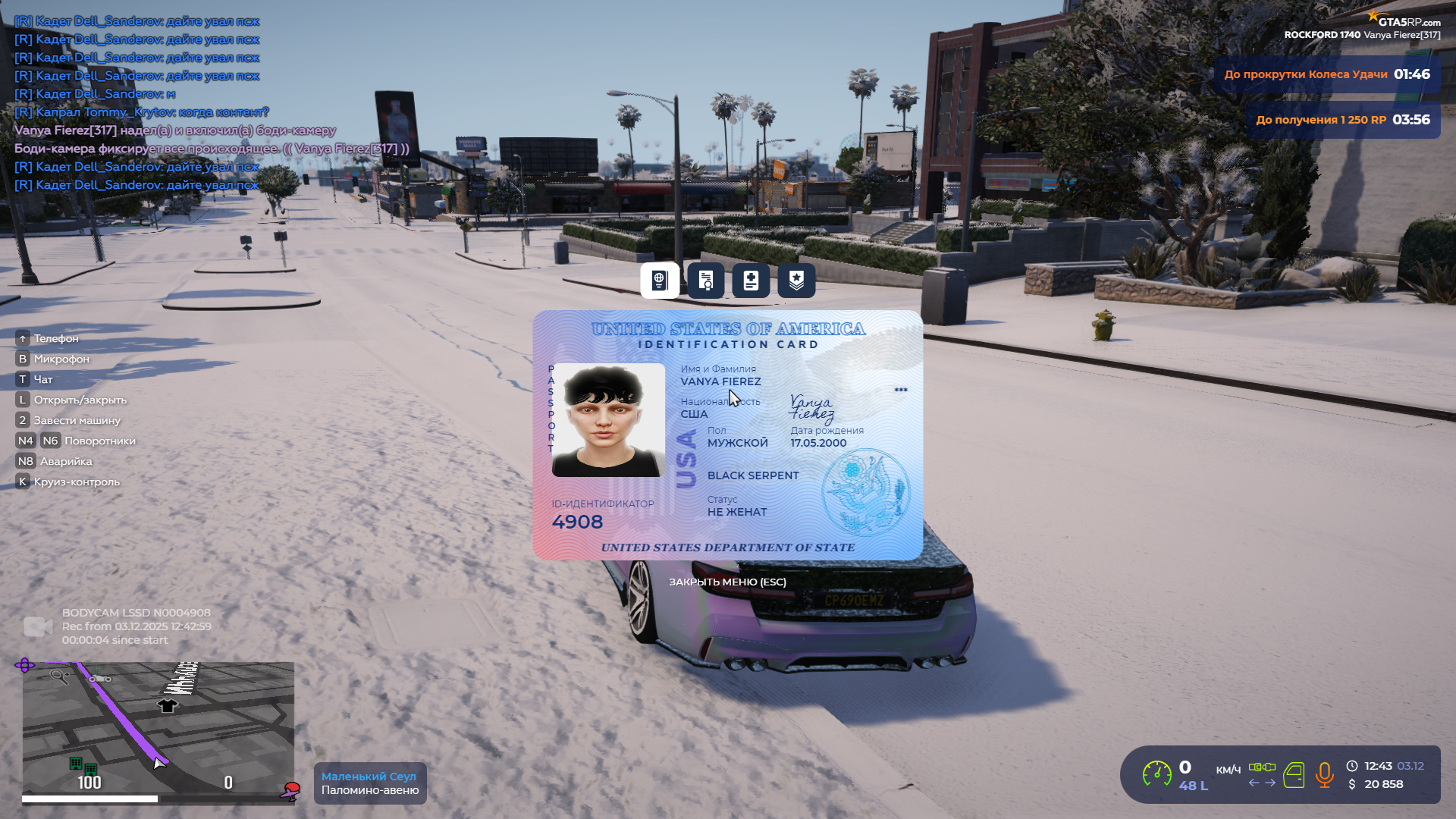Screen dimensions: 1456x819
Task: Show the rank badge document tab
Action: click(796, 281)
